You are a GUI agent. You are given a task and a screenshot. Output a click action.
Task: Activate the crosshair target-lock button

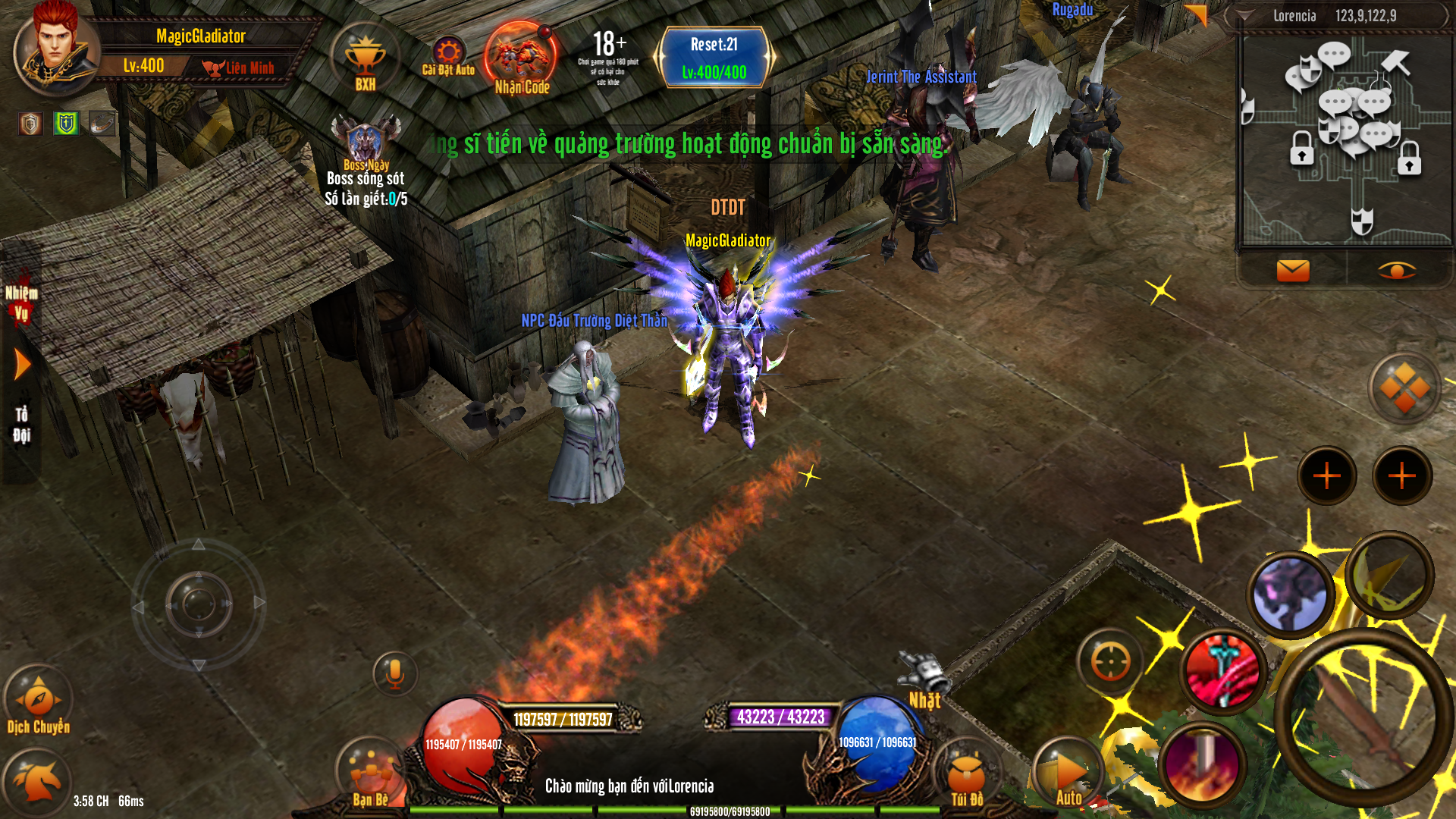[1110, 662]
